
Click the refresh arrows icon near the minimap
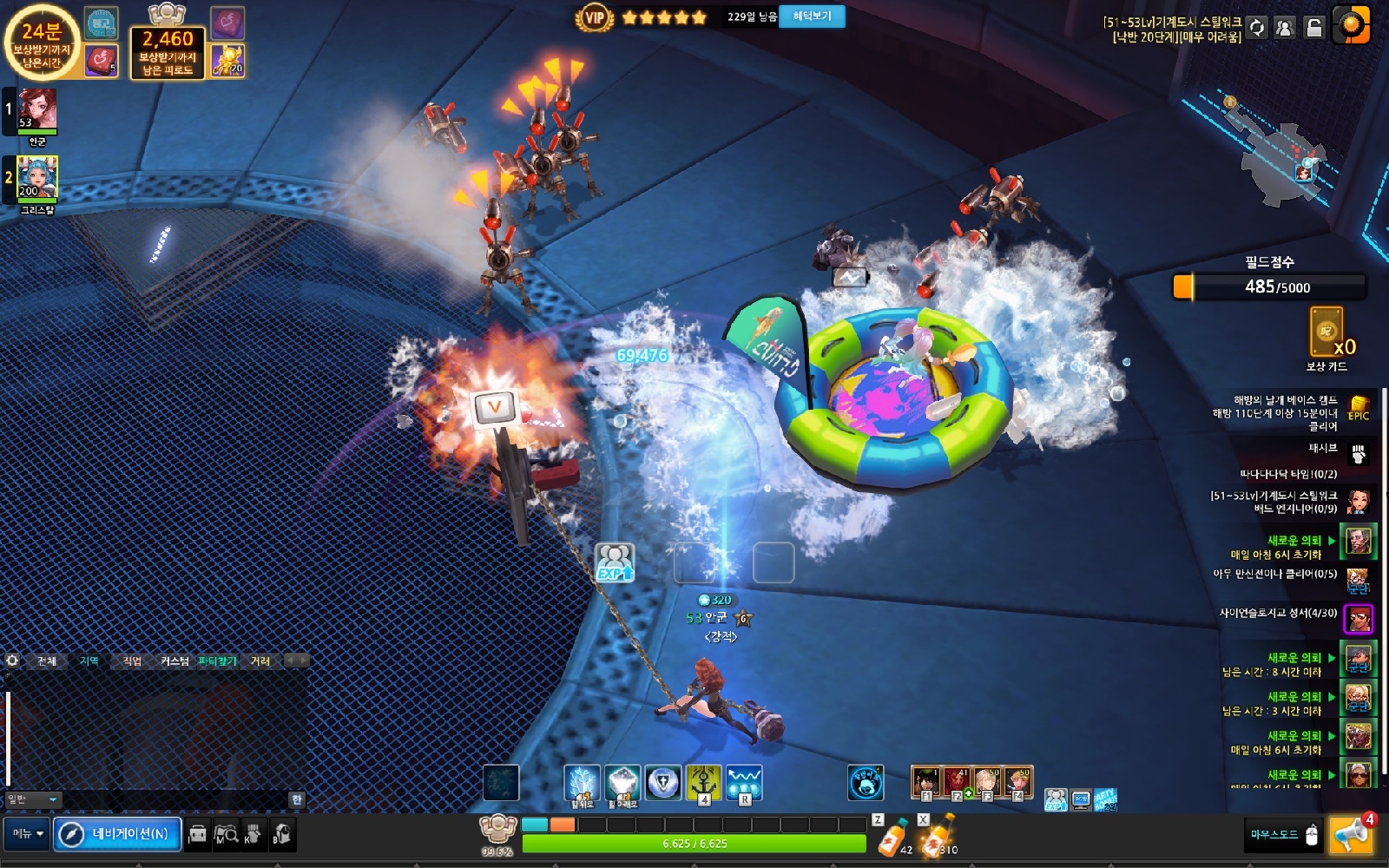(x=1257, y=28)
